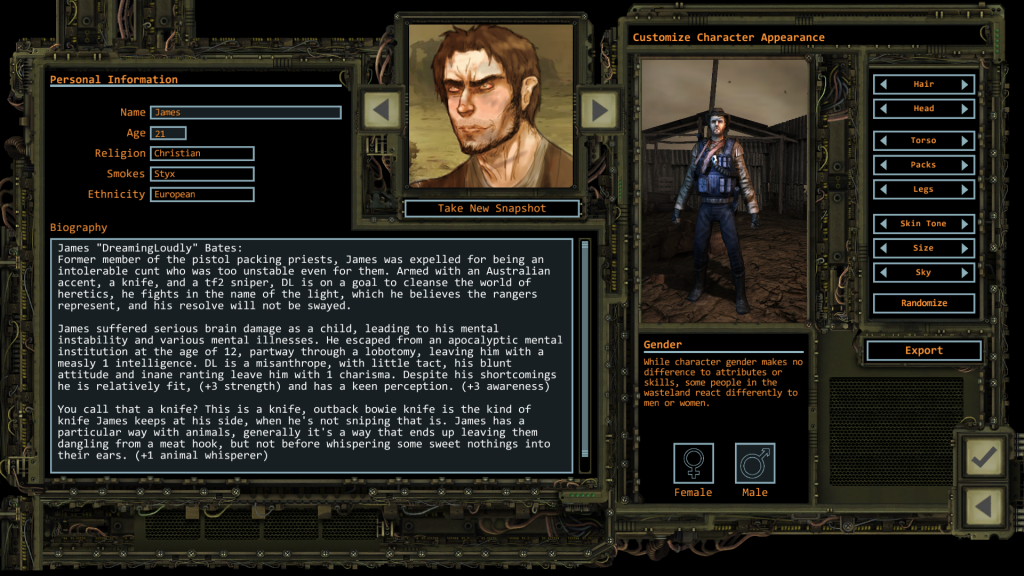Select the previous Packs option

click(x=884, y=165)
